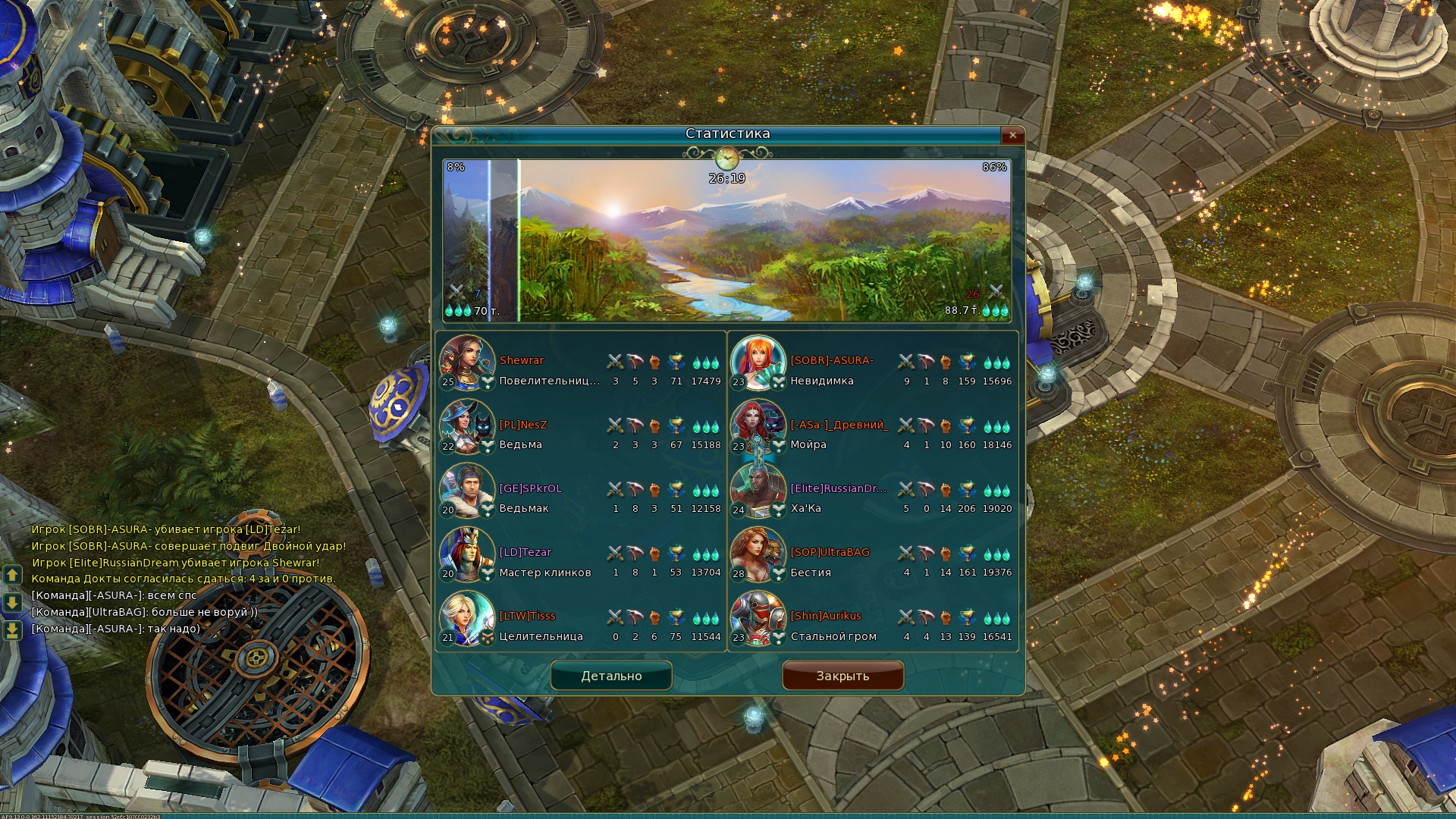Pick [SOBR]-ASURA- from the right team
Image resolution: width=1456 pixels, height=819 pixels.
(832, 361)
